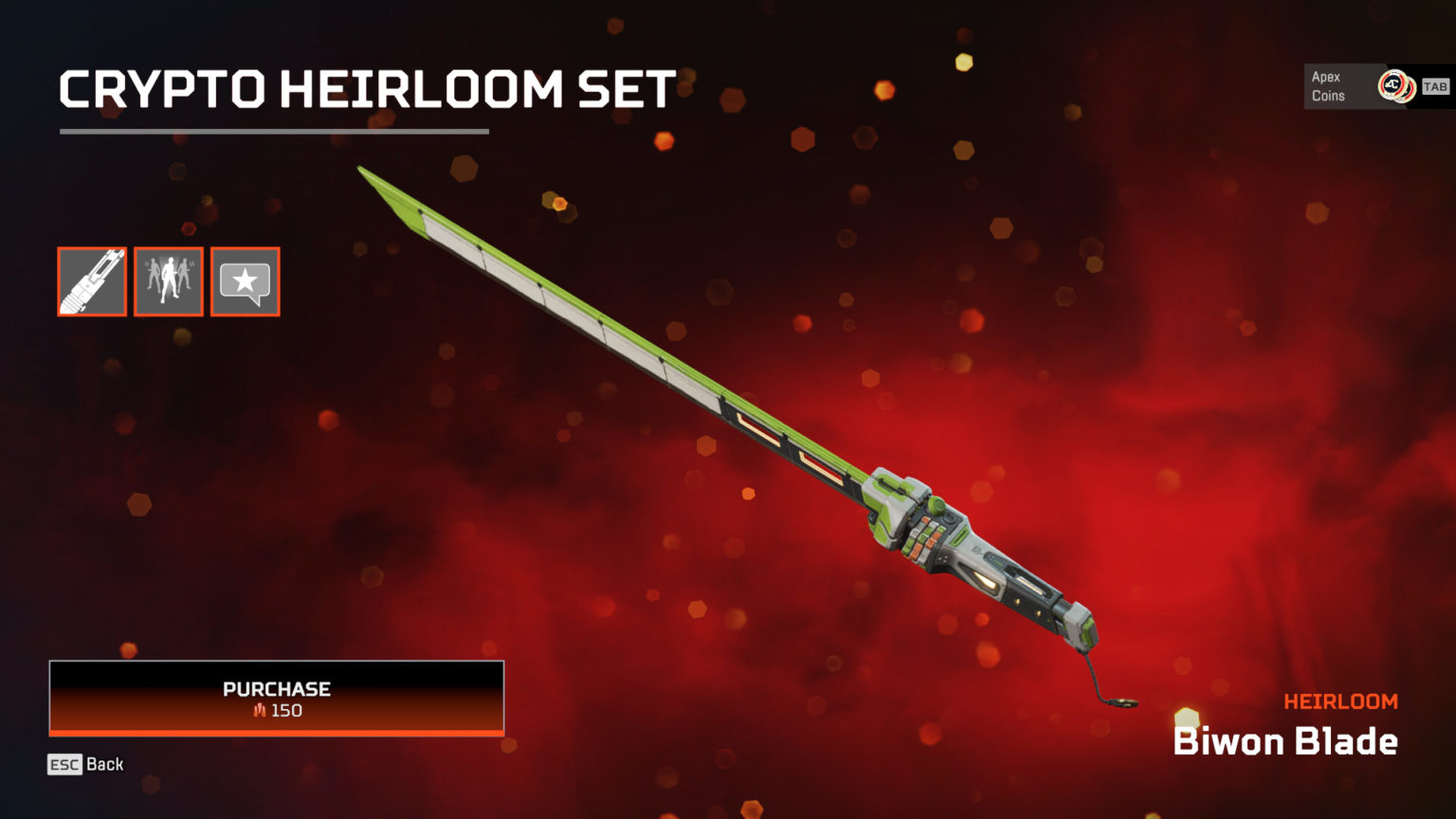Click Back at the bottom left
The image size is (1456, 819).
click(104, 764)
